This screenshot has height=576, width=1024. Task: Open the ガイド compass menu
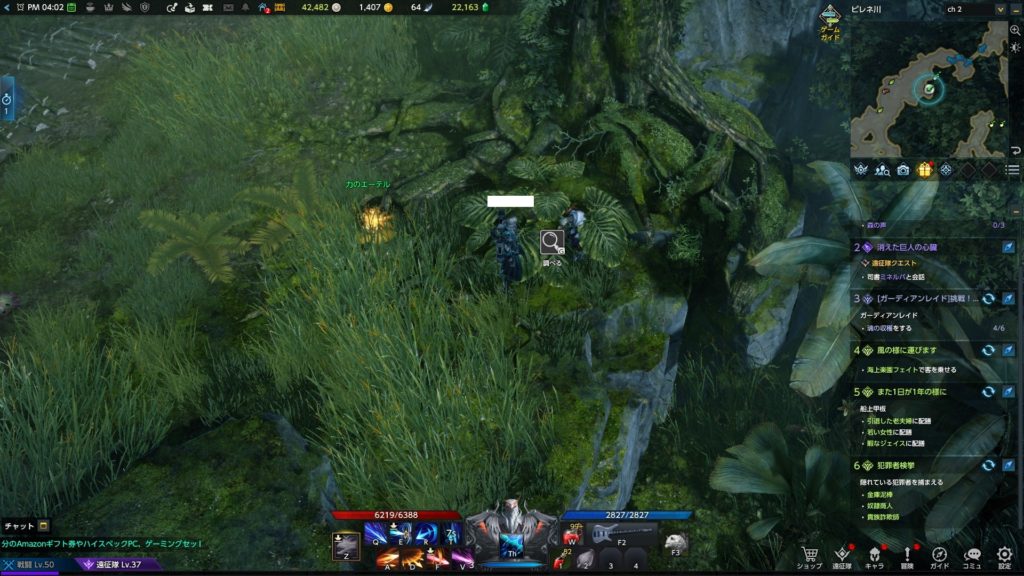click(x=940, y=554)
